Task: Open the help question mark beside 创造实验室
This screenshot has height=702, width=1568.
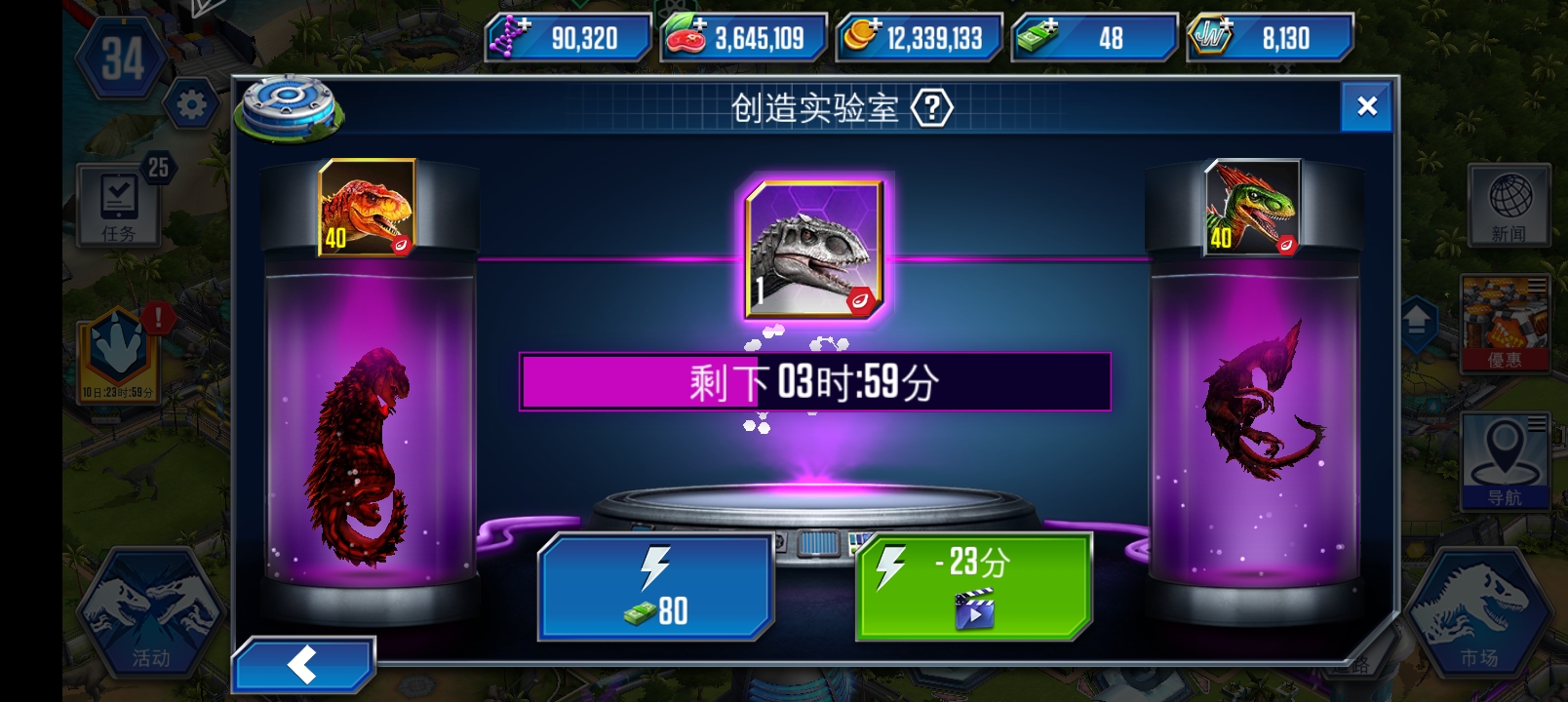Action: coord(933,107)
